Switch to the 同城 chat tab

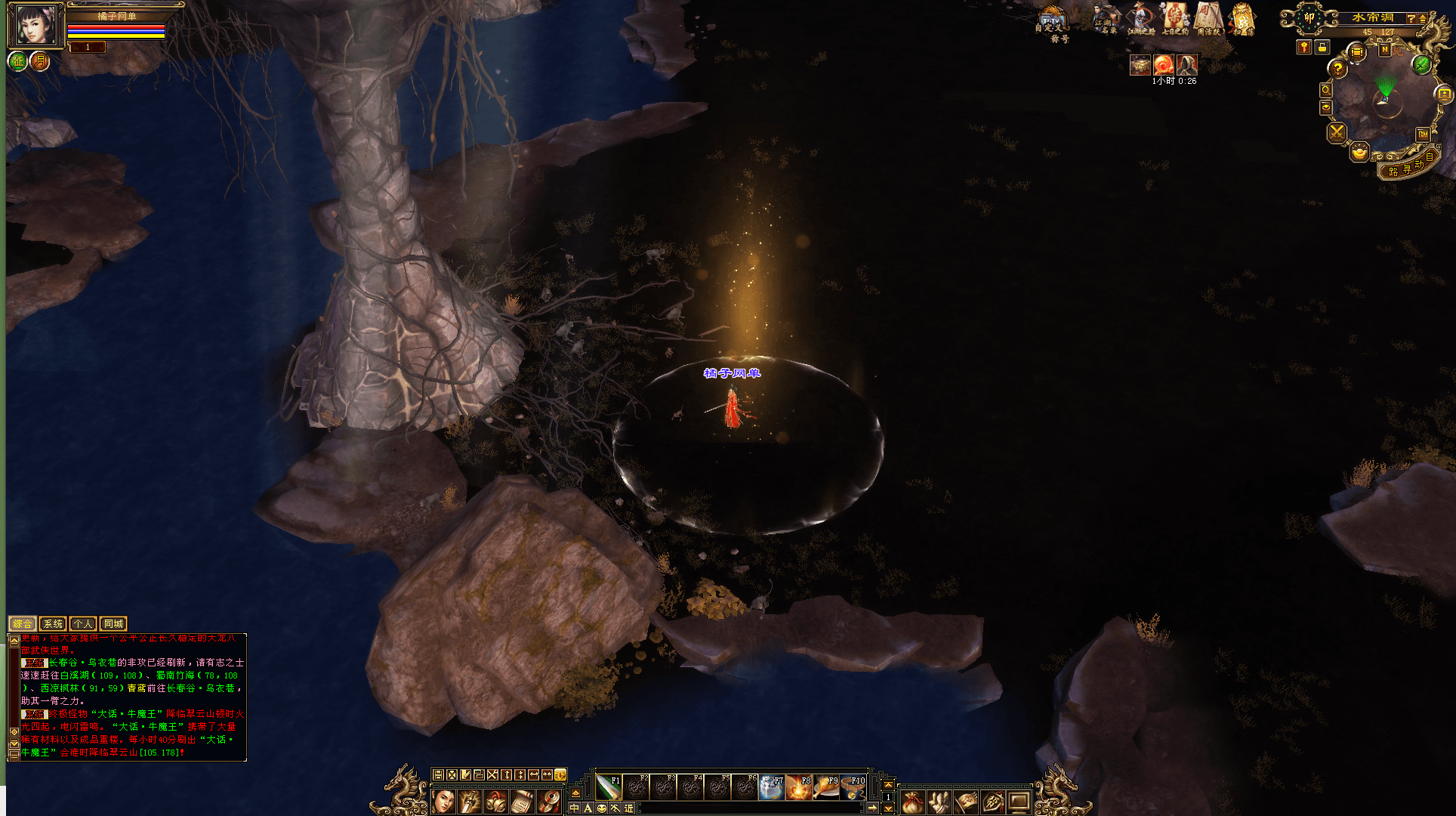tap(113, 623)
